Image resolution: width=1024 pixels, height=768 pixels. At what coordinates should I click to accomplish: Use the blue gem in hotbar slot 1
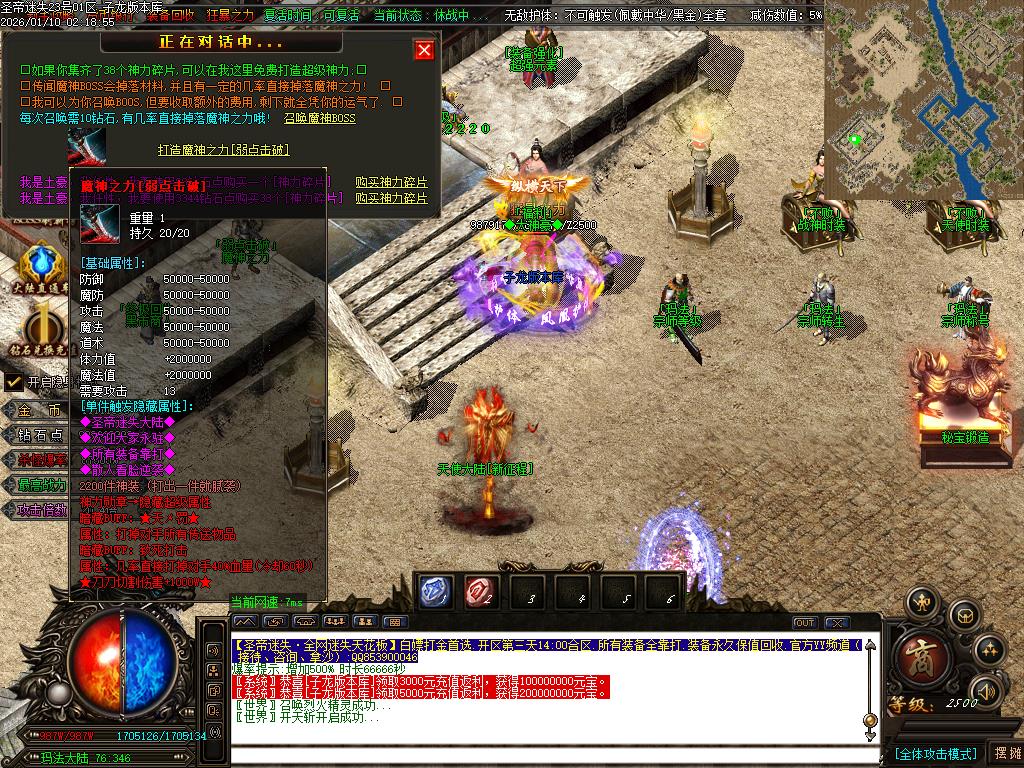pyautogui.click(x=436, y=592)
